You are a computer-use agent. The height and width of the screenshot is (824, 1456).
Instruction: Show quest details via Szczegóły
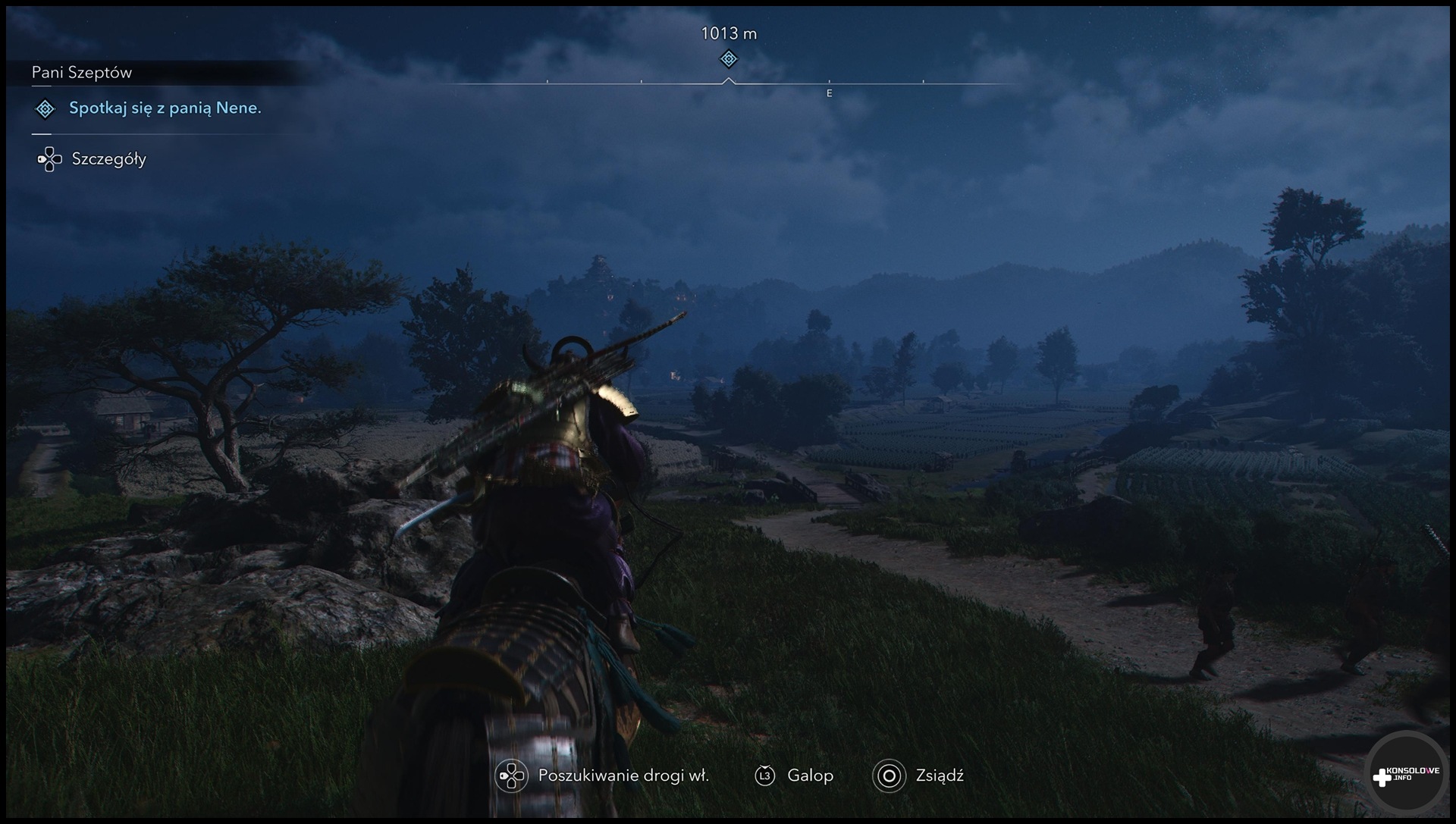[x=108, y=159]
